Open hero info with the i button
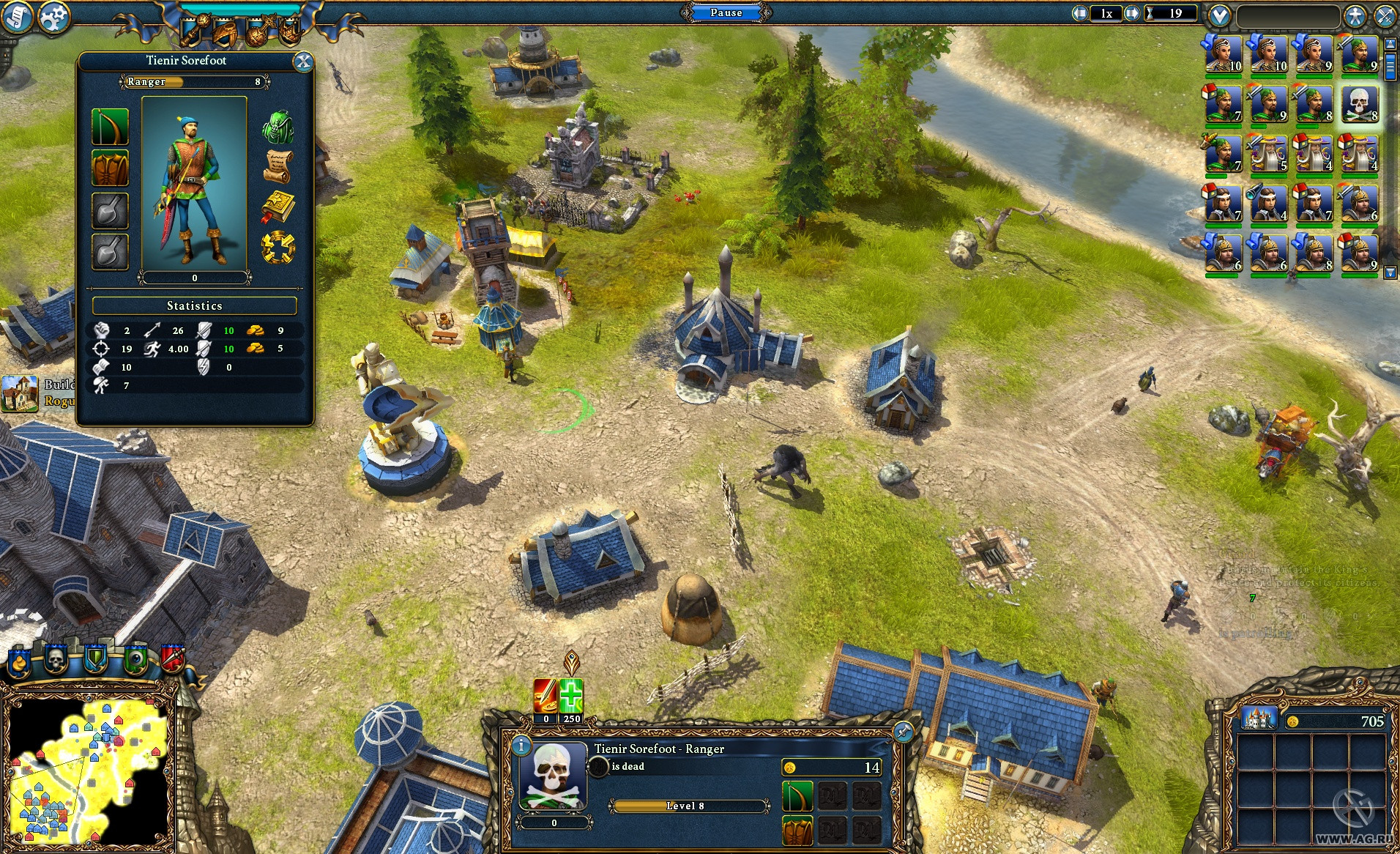 click(521, 746)
